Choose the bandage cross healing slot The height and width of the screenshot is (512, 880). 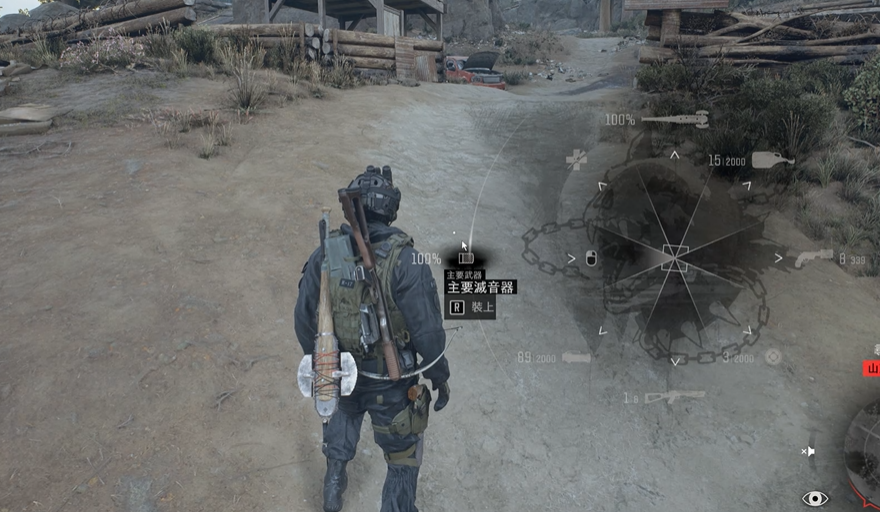pos(577,159)
